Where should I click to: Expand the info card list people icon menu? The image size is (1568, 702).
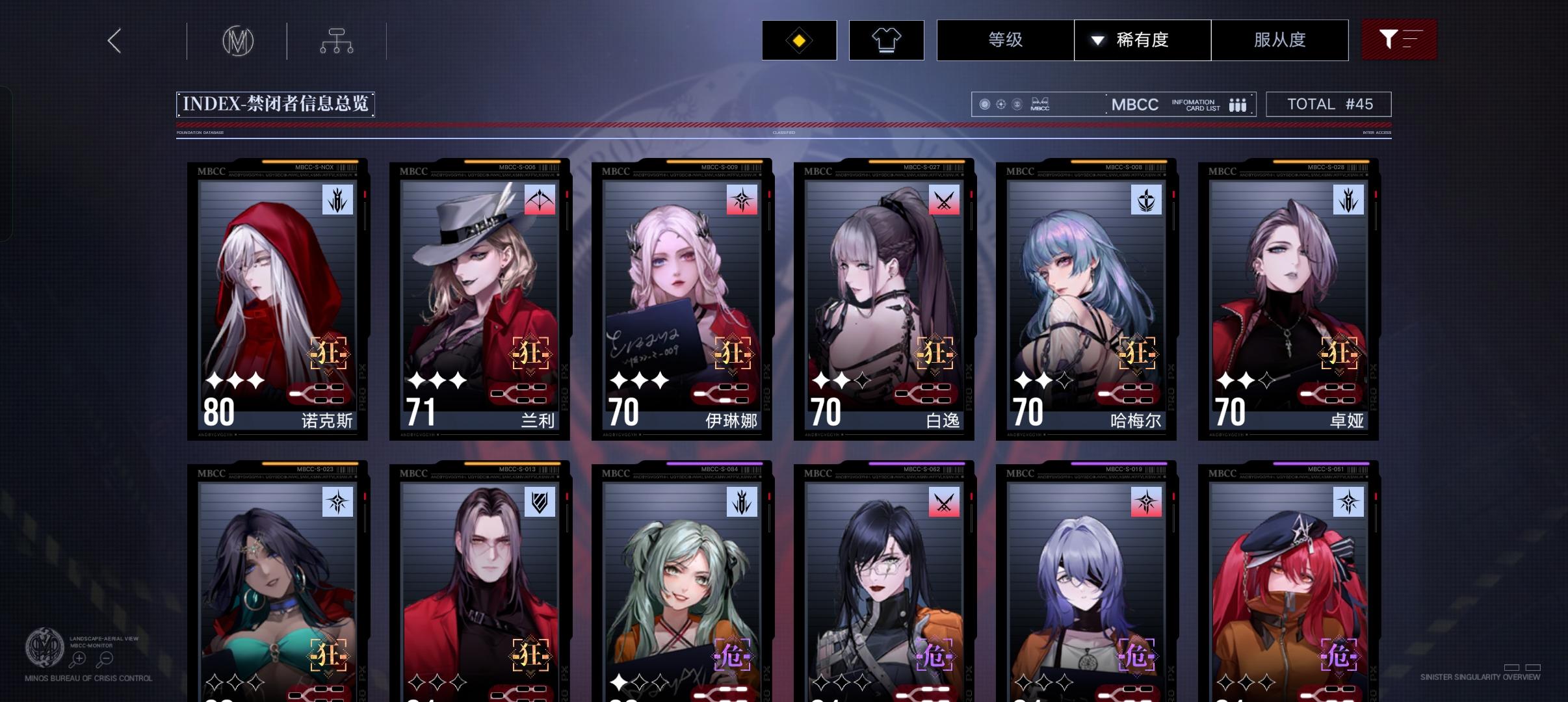(x=1237, y=104)
